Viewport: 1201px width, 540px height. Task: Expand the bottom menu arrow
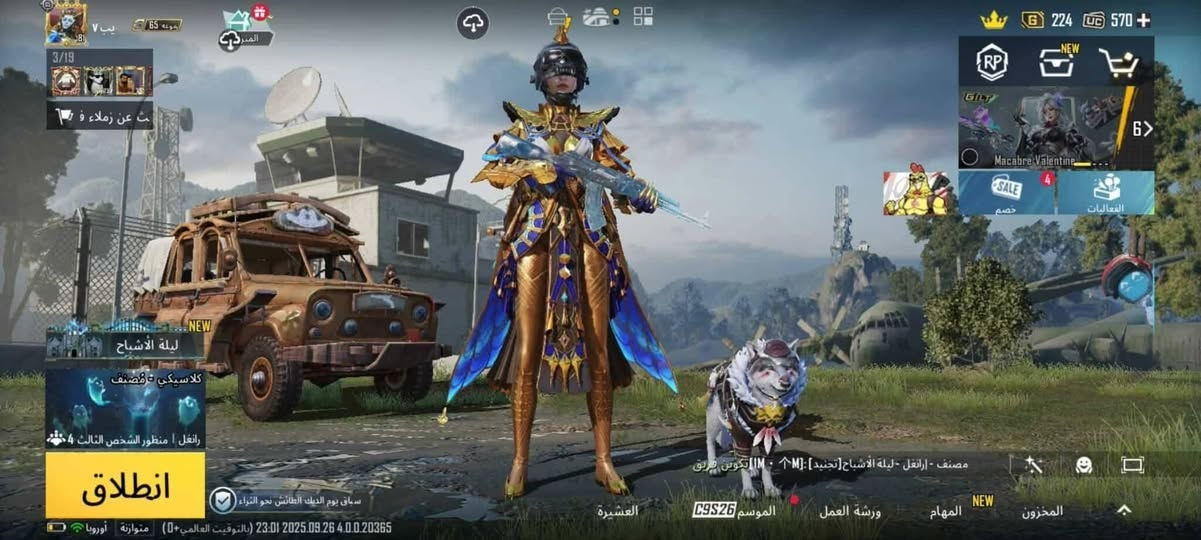point(1124,510)
